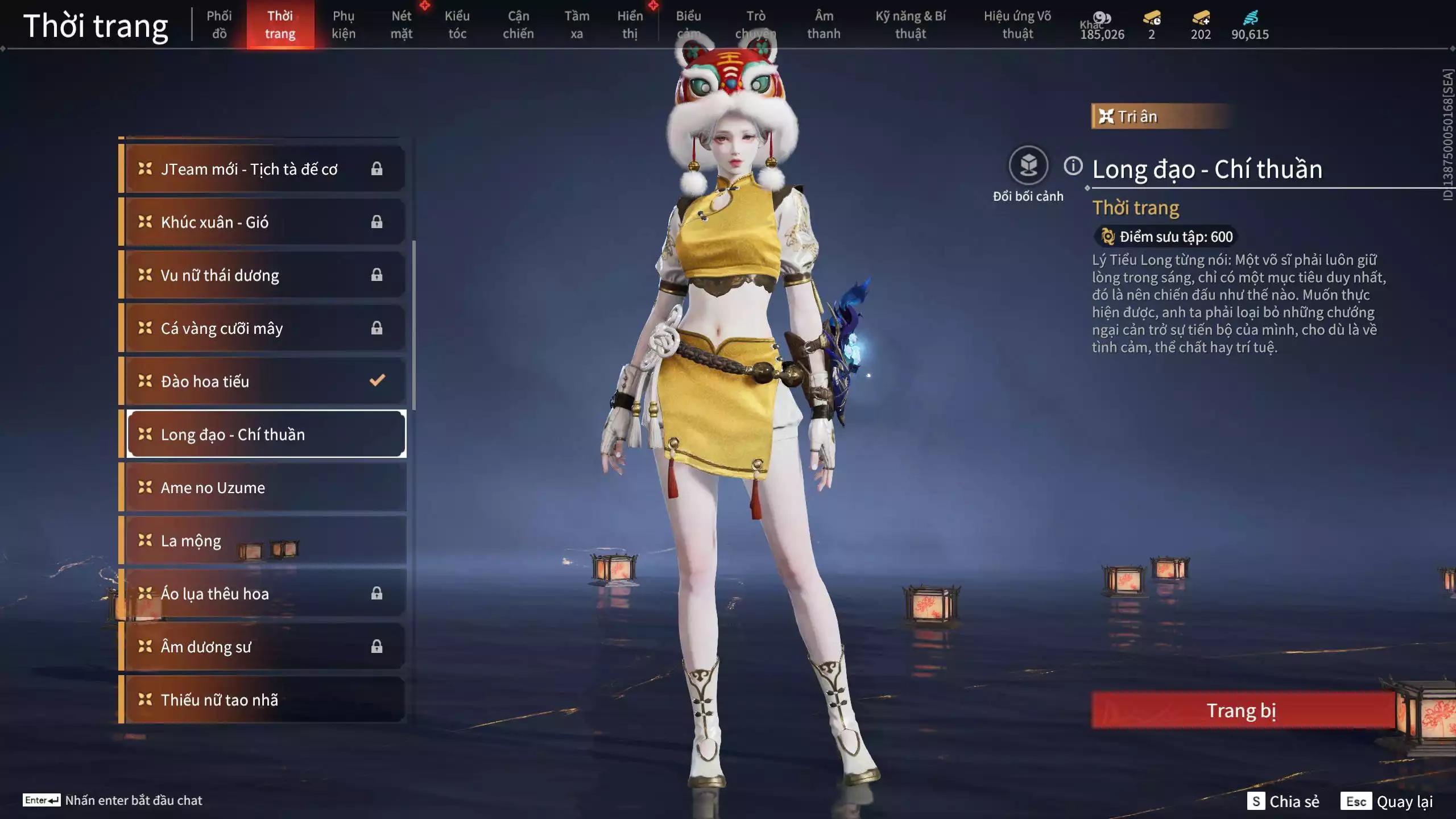Click the Trang bị equip button
The height and width of the screenshot is (819, 1456).
(1242, 710)
